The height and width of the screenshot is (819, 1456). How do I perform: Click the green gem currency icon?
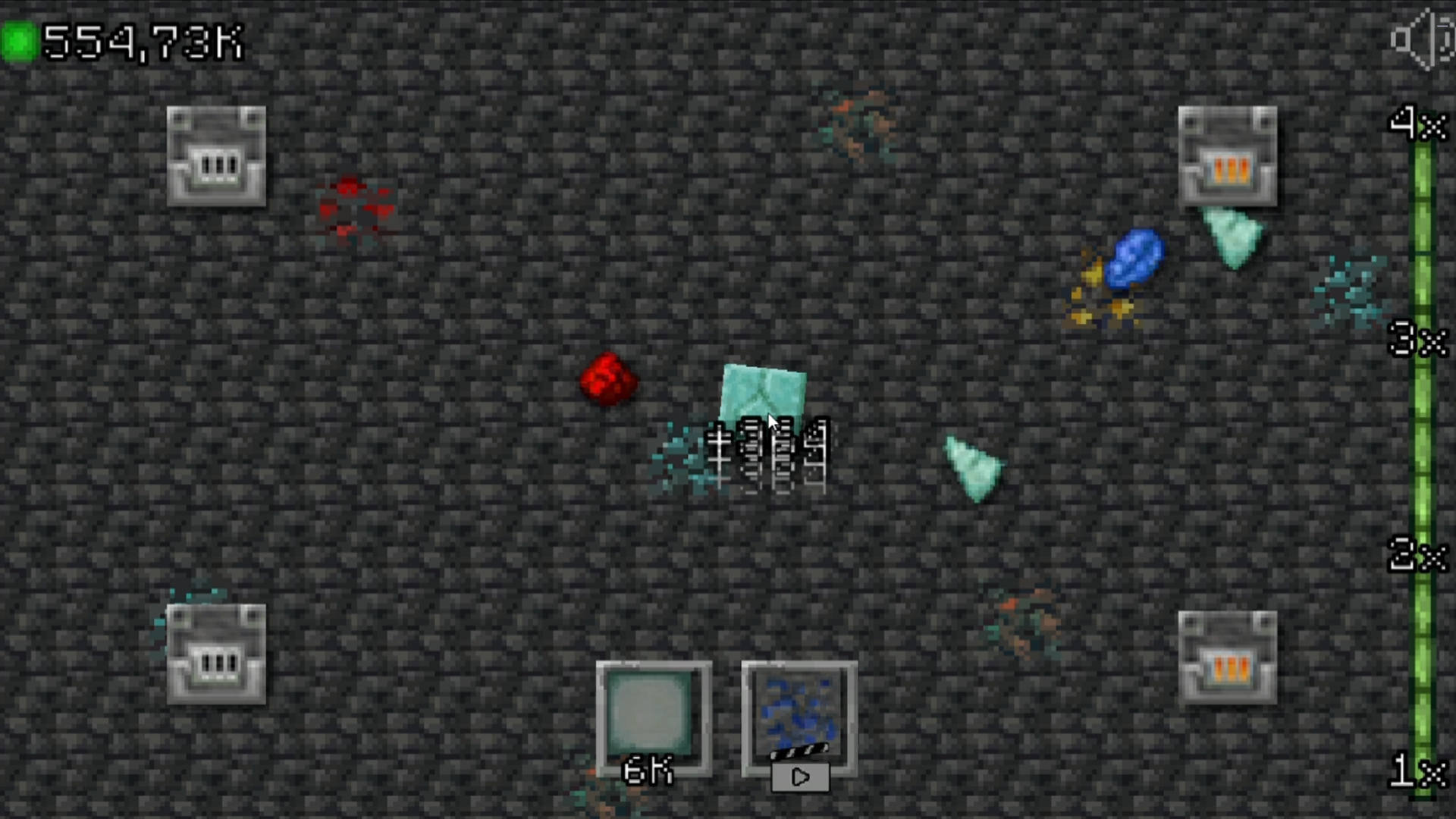[20, 42]
